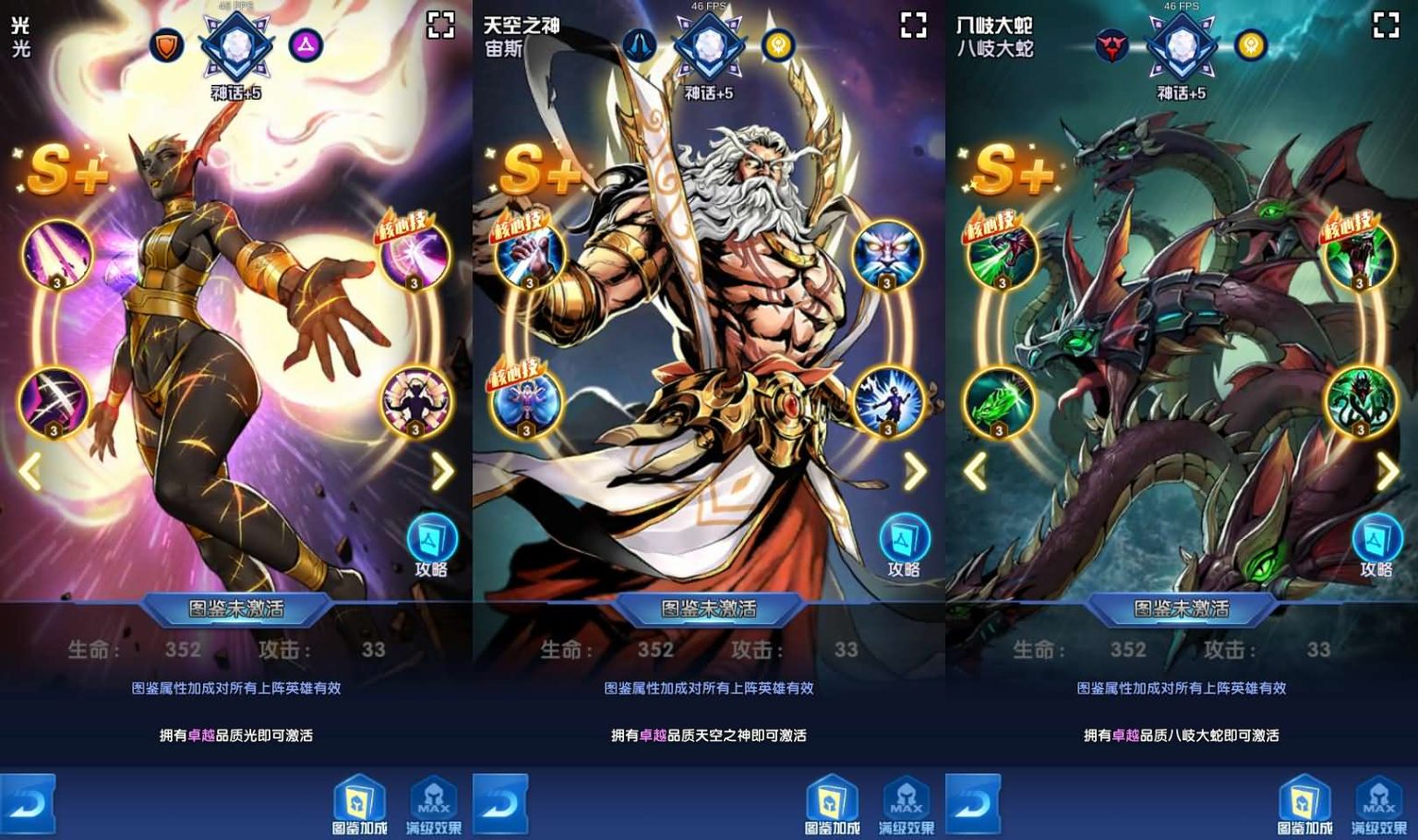Open the 攻略 guide for 八岐大蛇
The image size is (1418, 840).
[1376, 545]
